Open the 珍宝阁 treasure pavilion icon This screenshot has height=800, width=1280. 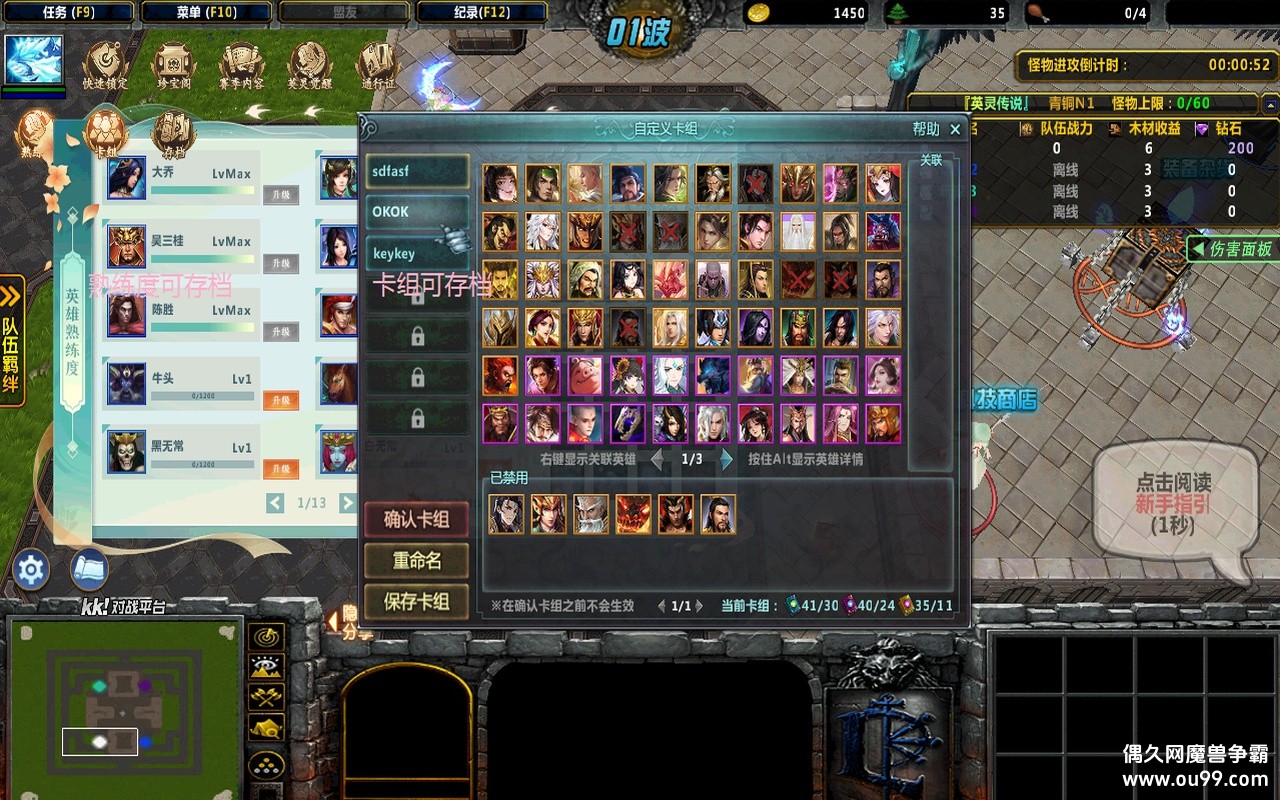172,66
